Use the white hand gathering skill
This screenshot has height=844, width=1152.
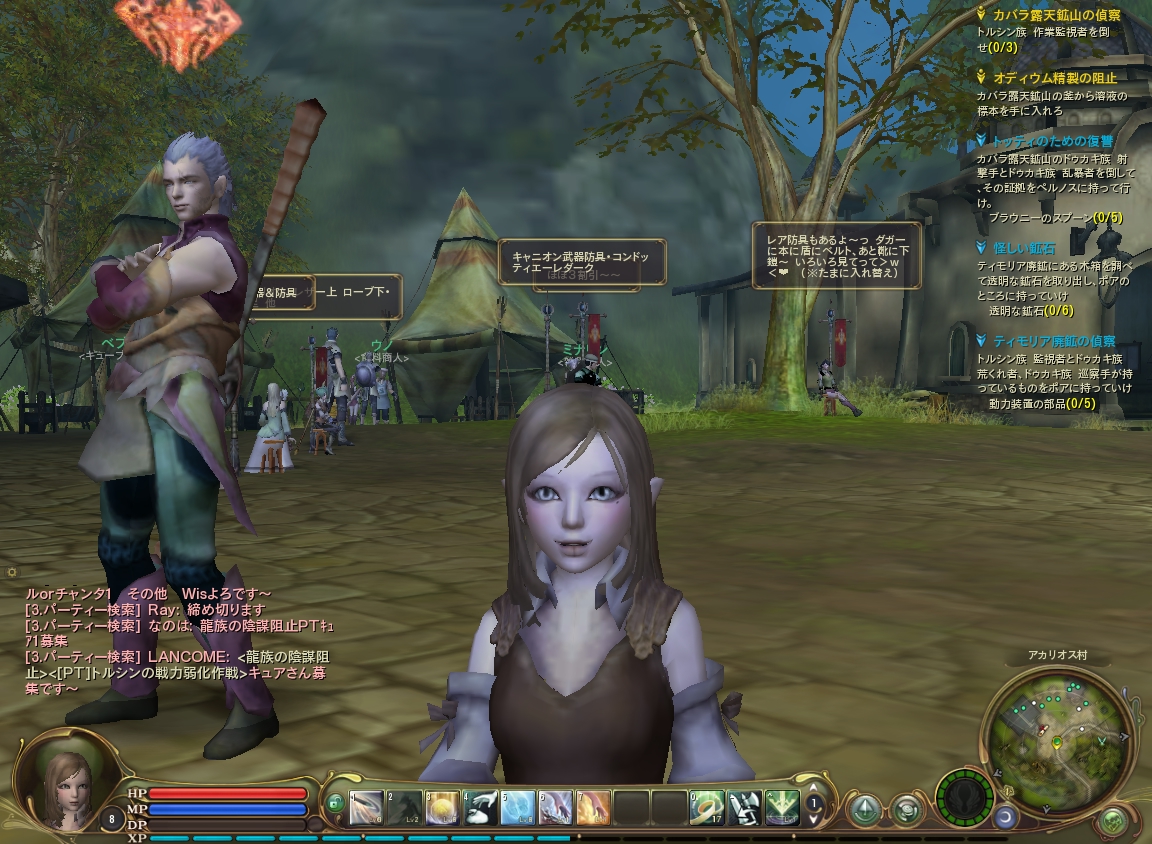point(481,807)
